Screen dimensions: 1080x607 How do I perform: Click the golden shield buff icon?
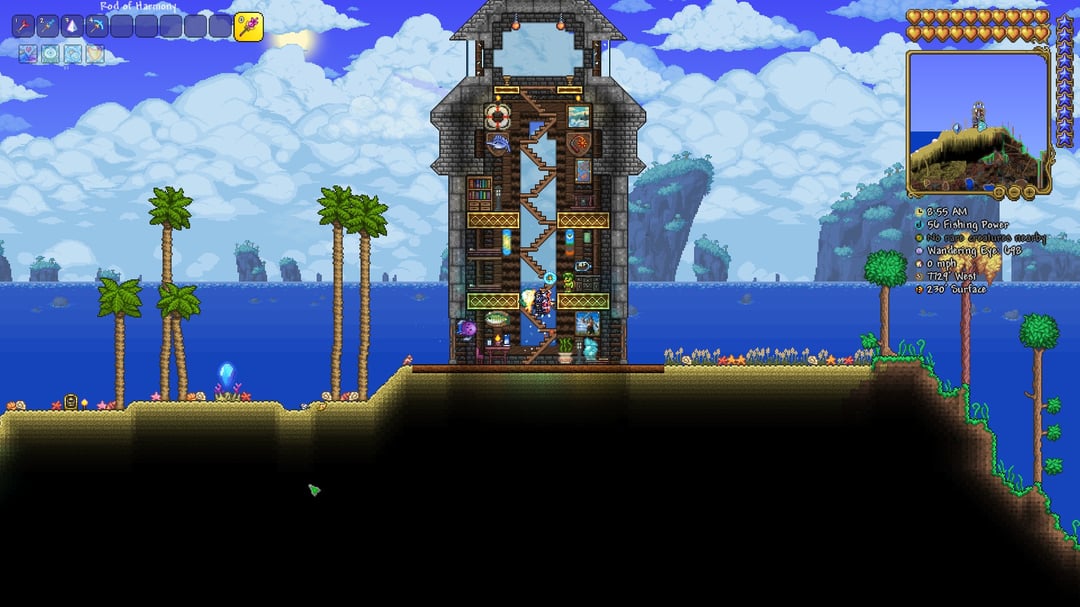point(95,54)
